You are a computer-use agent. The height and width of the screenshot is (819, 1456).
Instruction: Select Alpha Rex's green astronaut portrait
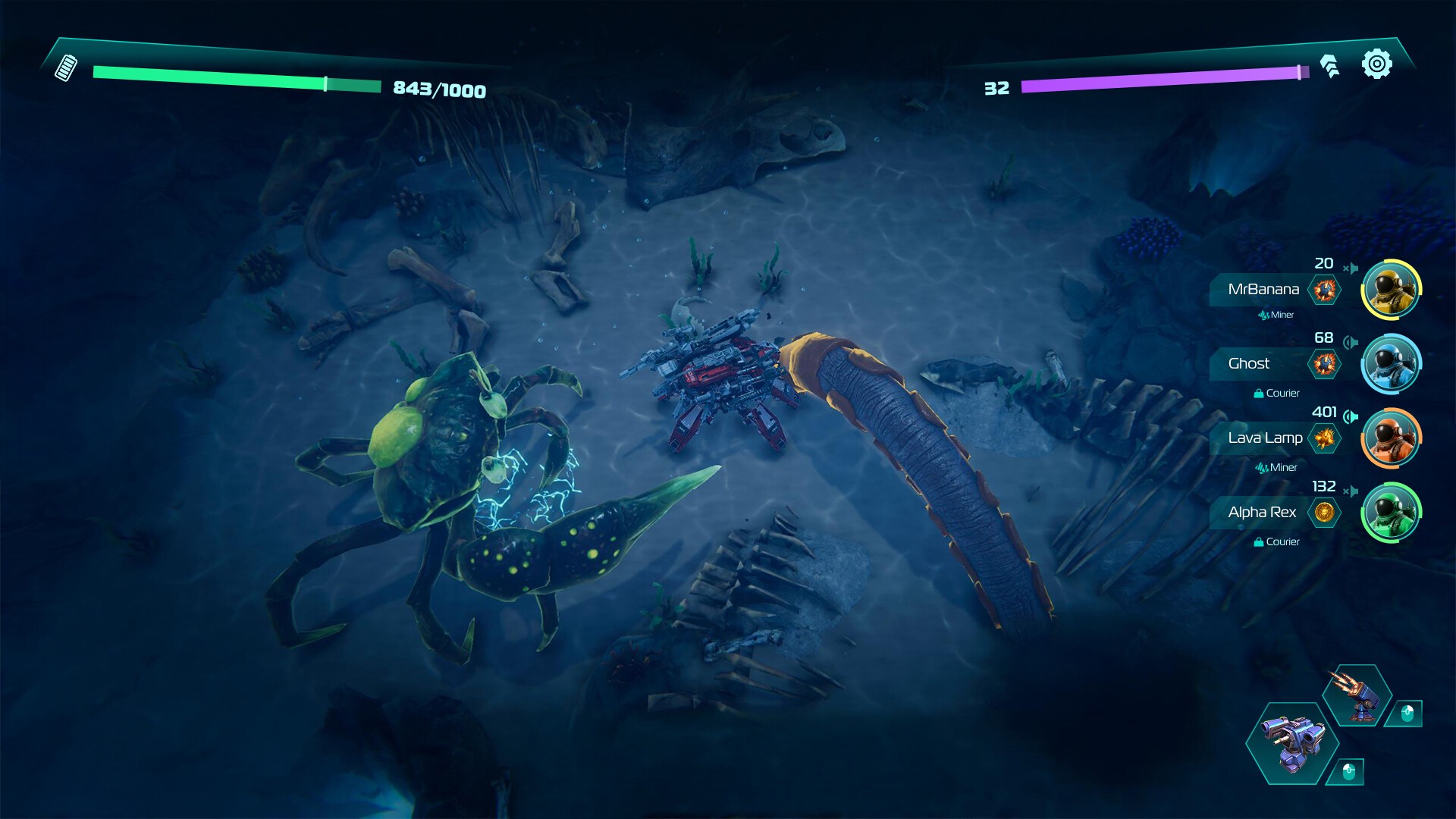[1391, 513]
